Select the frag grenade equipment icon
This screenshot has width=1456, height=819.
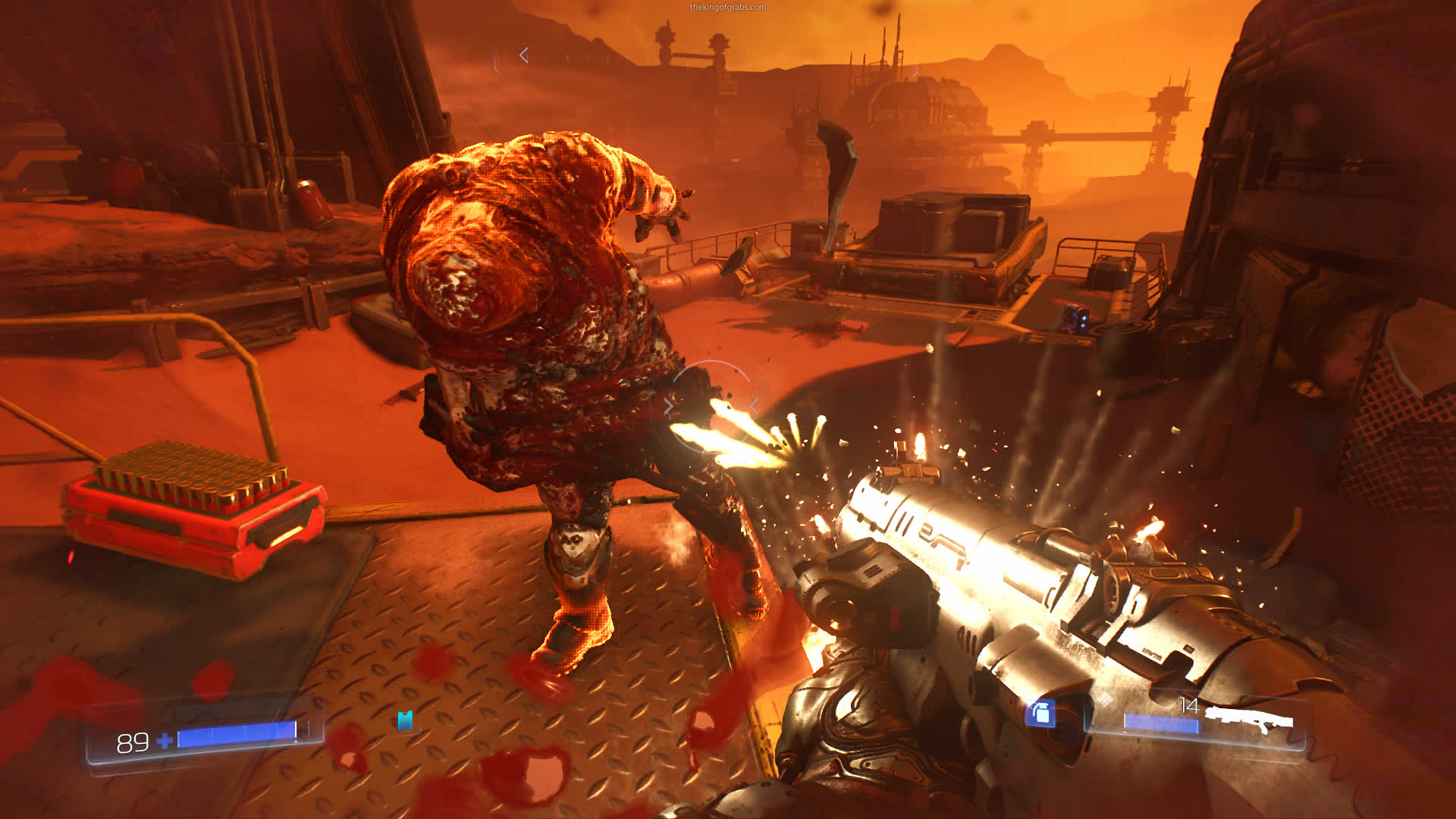1040,713
